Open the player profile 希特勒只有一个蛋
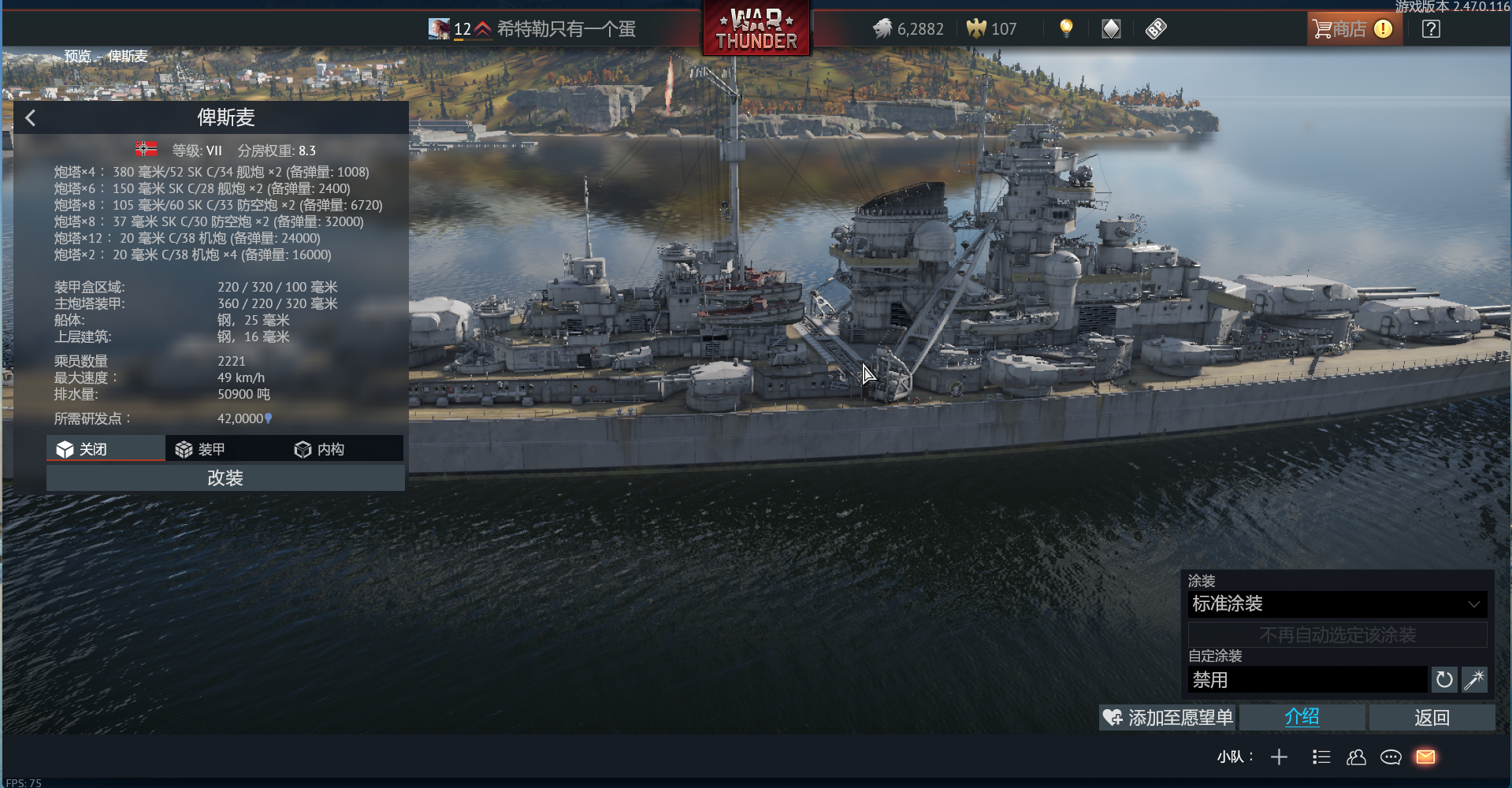 coord(565,29)
